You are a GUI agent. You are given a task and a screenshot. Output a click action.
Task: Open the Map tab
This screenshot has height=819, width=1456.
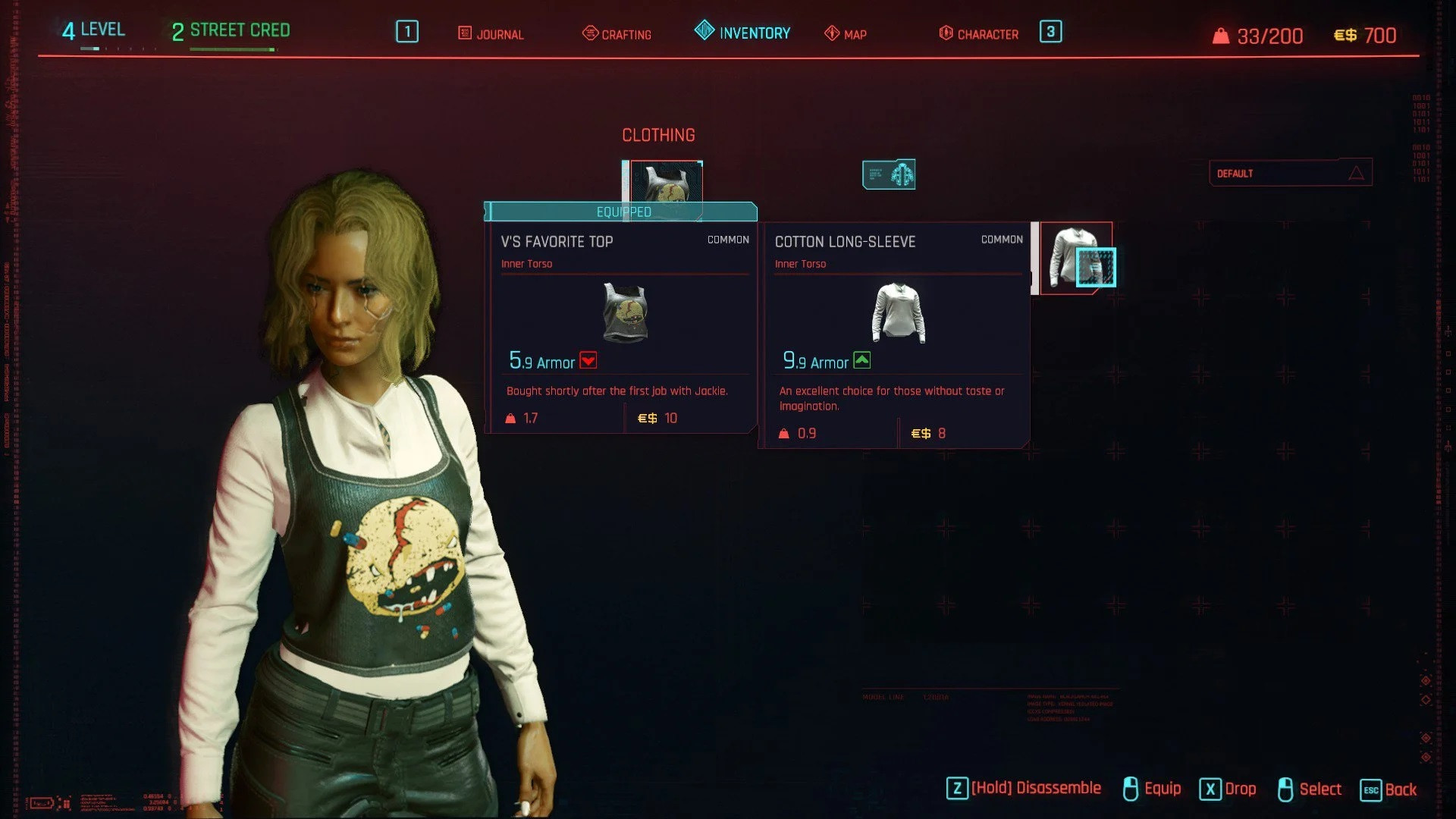click(846, 34)
